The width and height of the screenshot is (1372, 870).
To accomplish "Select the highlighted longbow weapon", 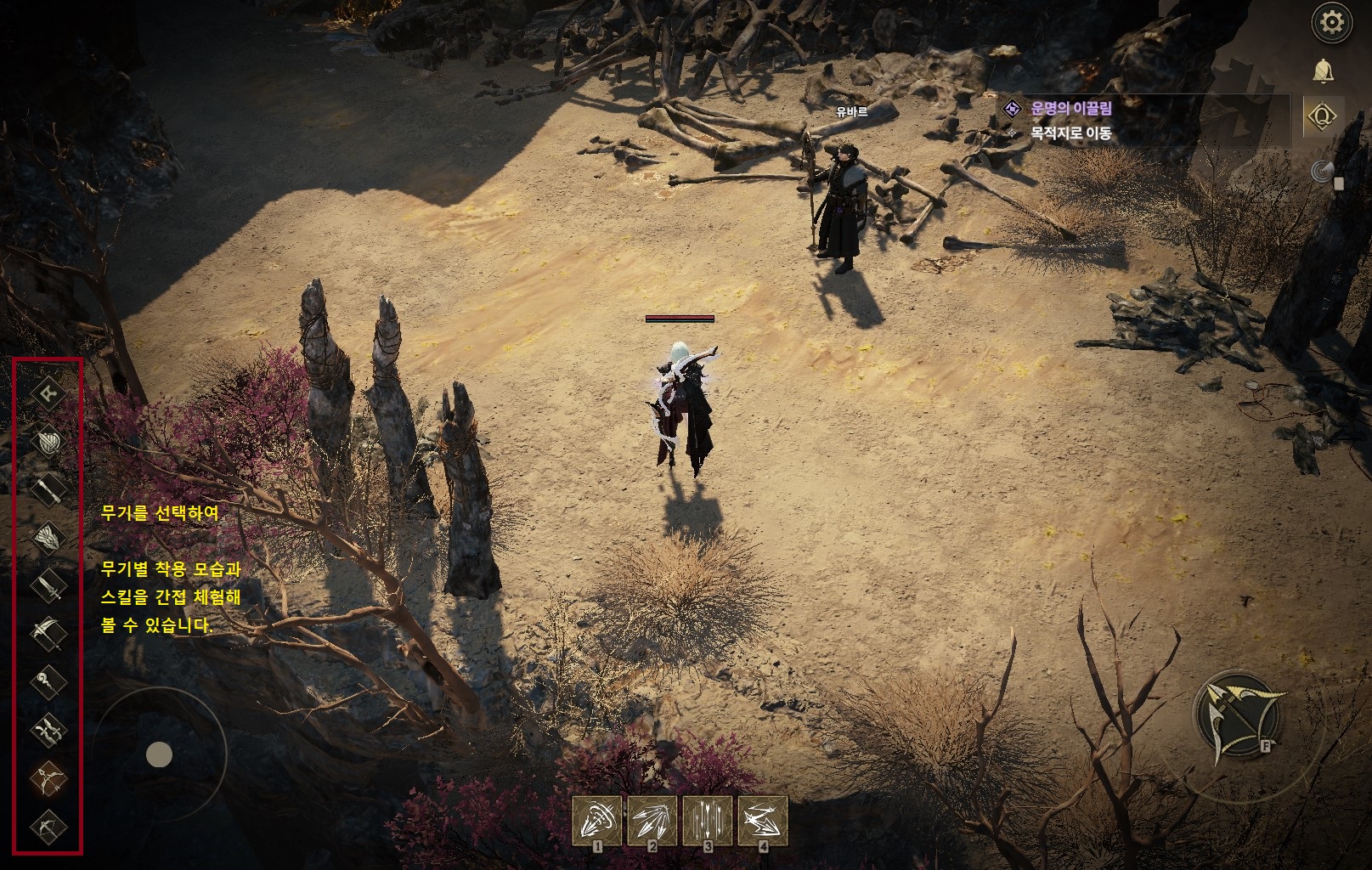I will [48, 777].
